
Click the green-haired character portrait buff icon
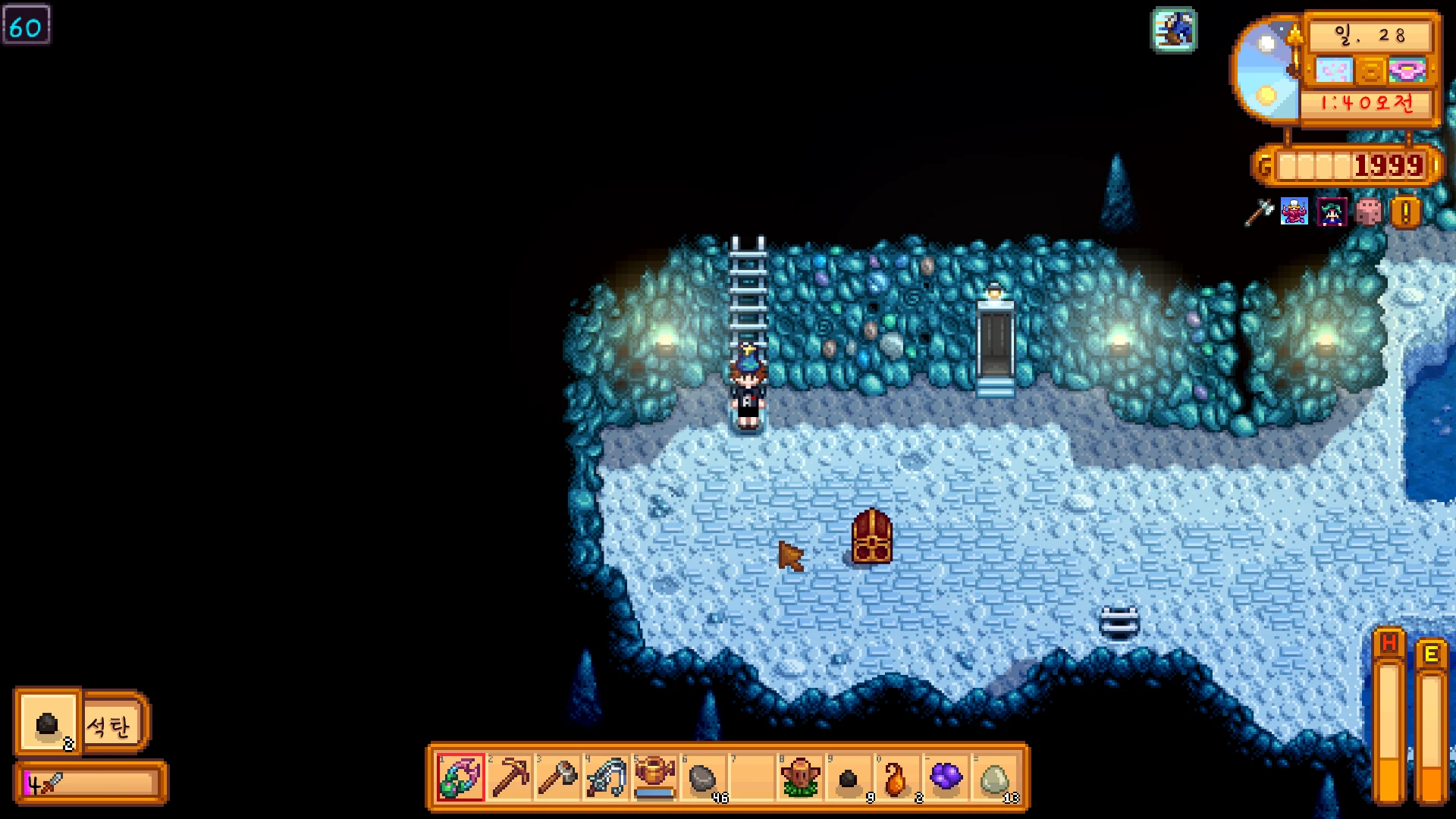pos(1332,212)
